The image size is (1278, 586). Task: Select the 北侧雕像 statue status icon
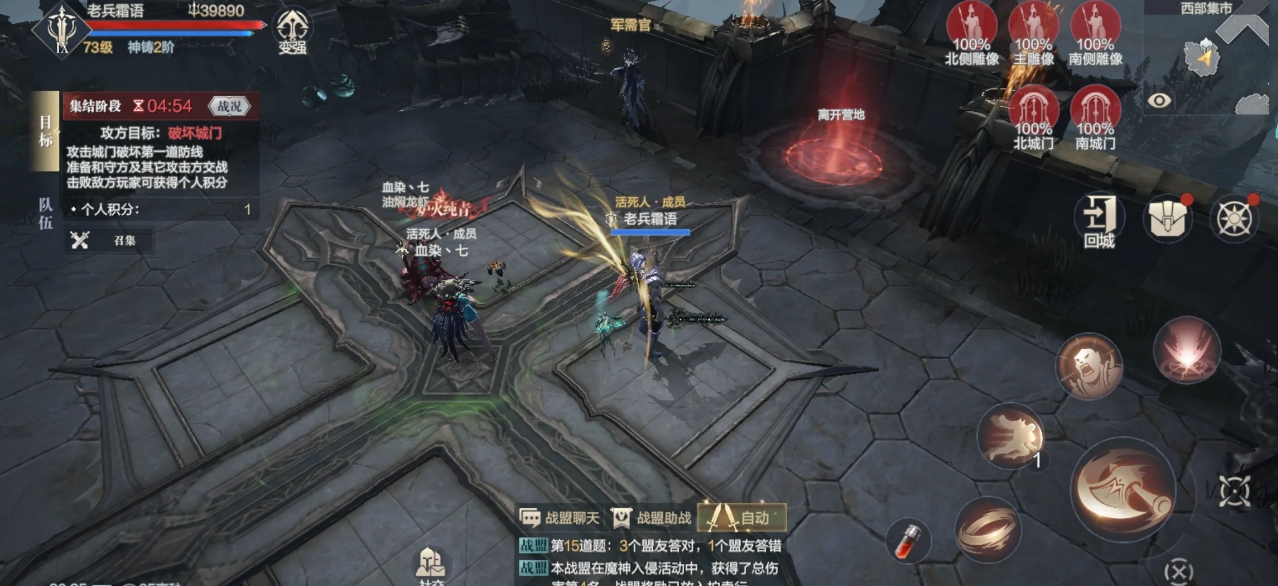(x=971, y=32)
